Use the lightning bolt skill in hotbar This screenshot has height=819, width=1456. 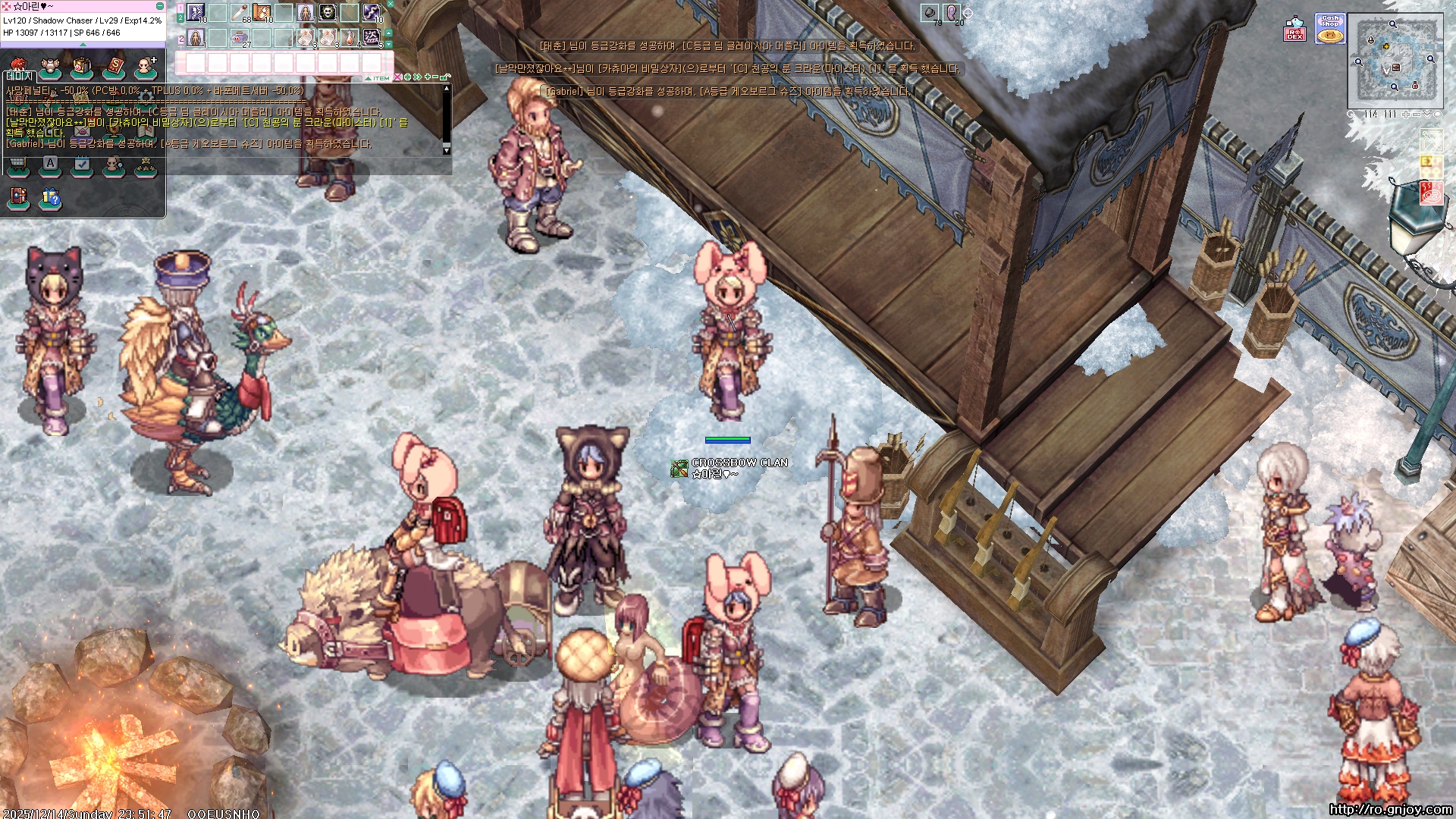372,13
